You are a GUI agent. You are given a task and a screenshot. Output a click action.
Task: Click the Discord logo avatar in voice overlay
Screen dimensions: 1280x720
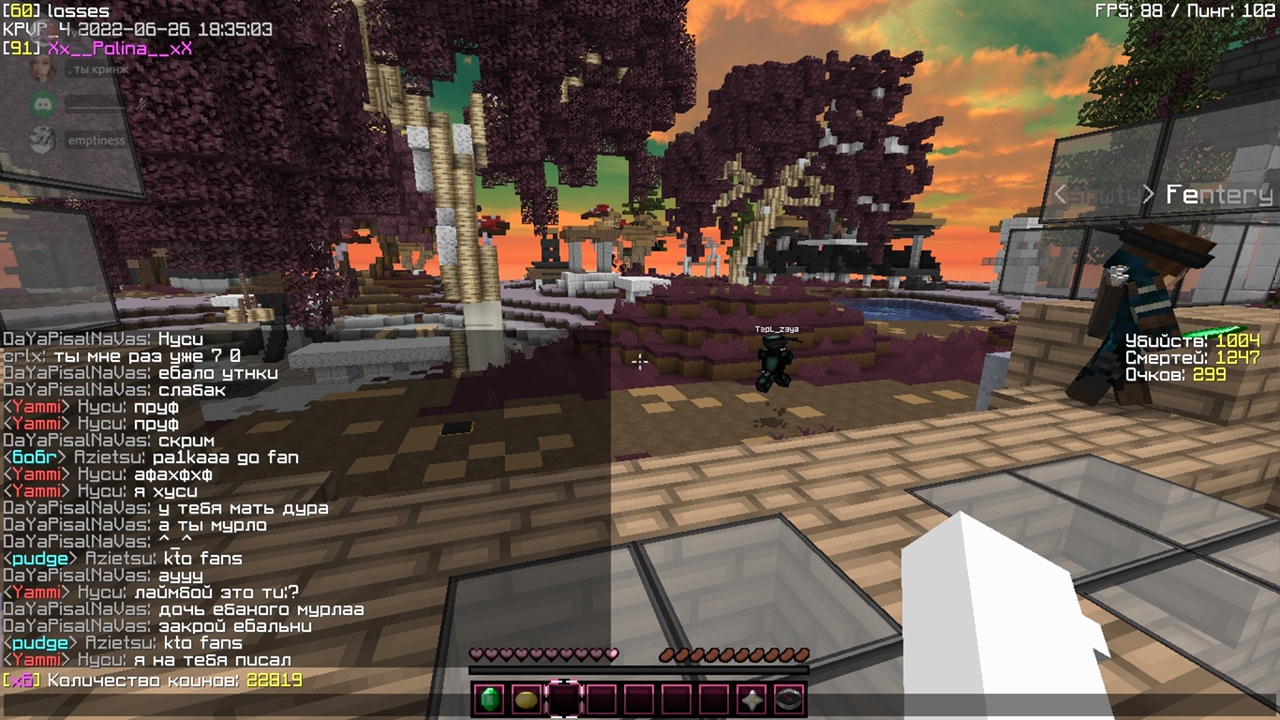coord(42,103)
